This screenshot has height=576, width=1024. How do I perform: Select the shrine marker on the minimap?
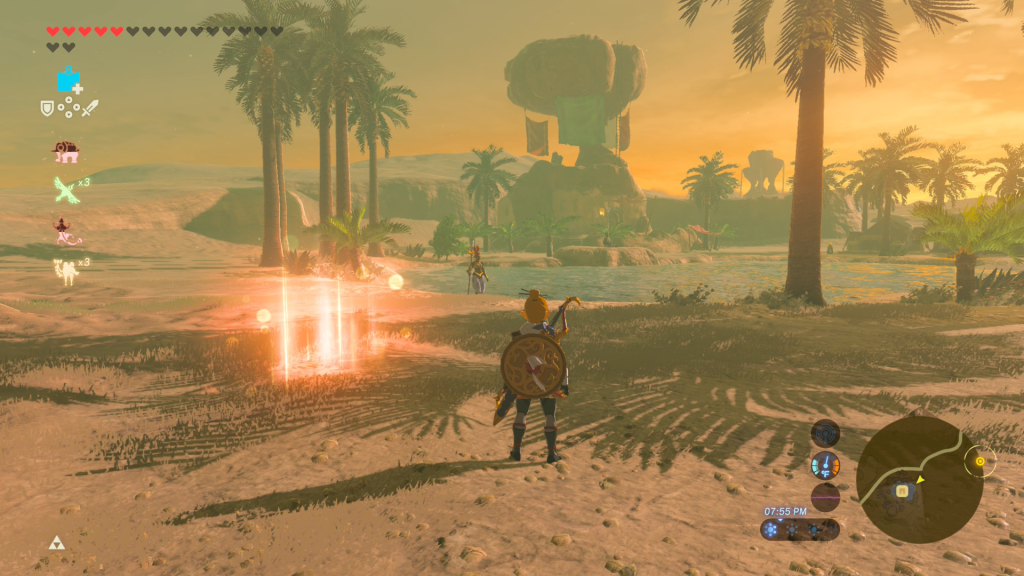click(x=902, y=490)
